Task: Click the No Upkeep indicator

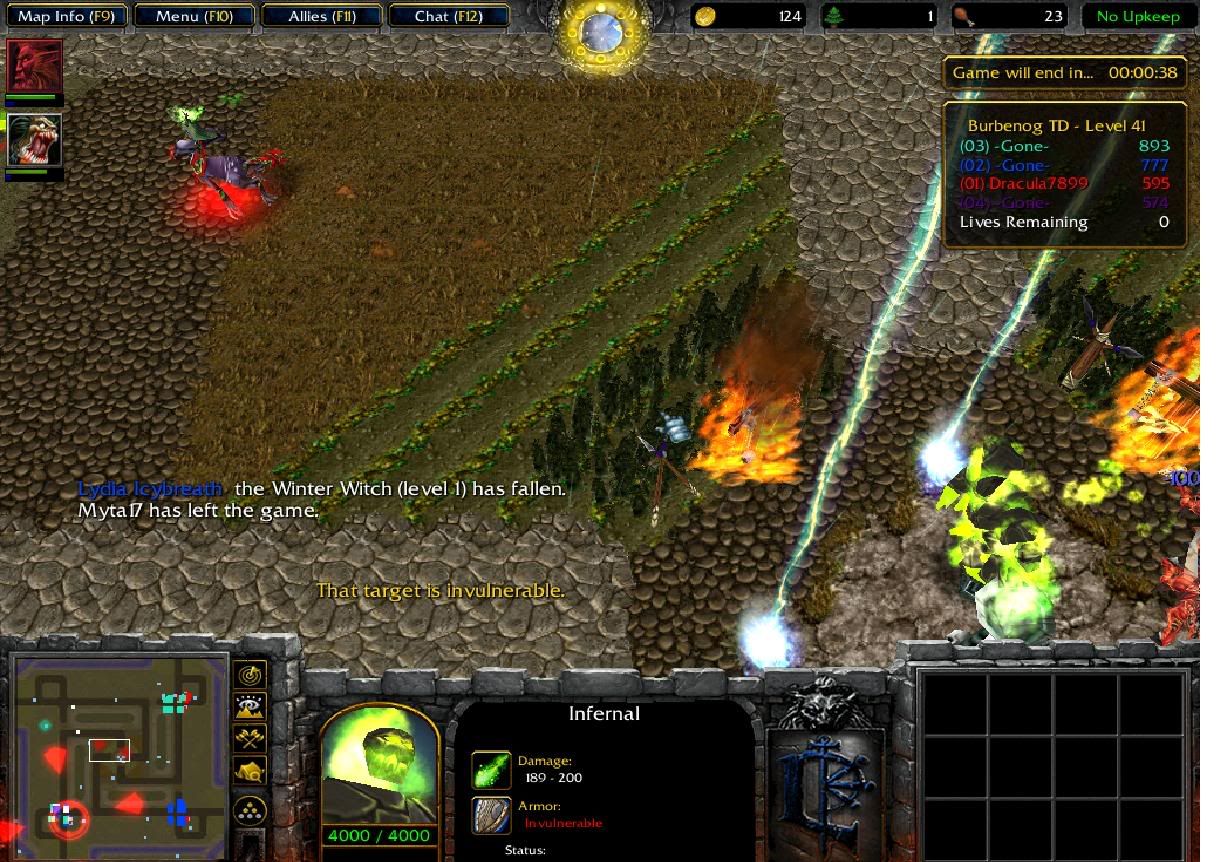Action: [1138, 16]
